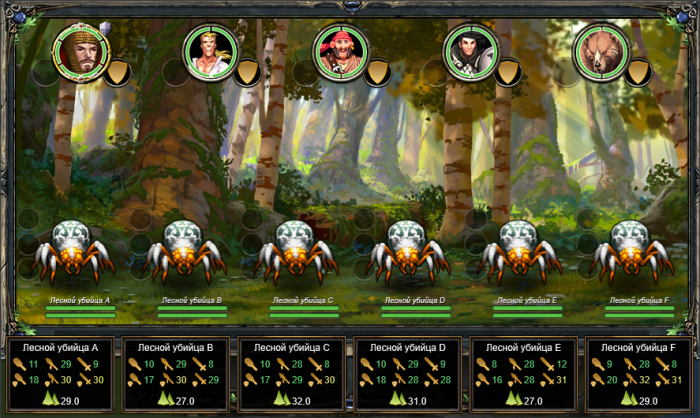700x418 pixels.
Task: Click the Лесной убийца D stats panel
Action: coord(409,374)
